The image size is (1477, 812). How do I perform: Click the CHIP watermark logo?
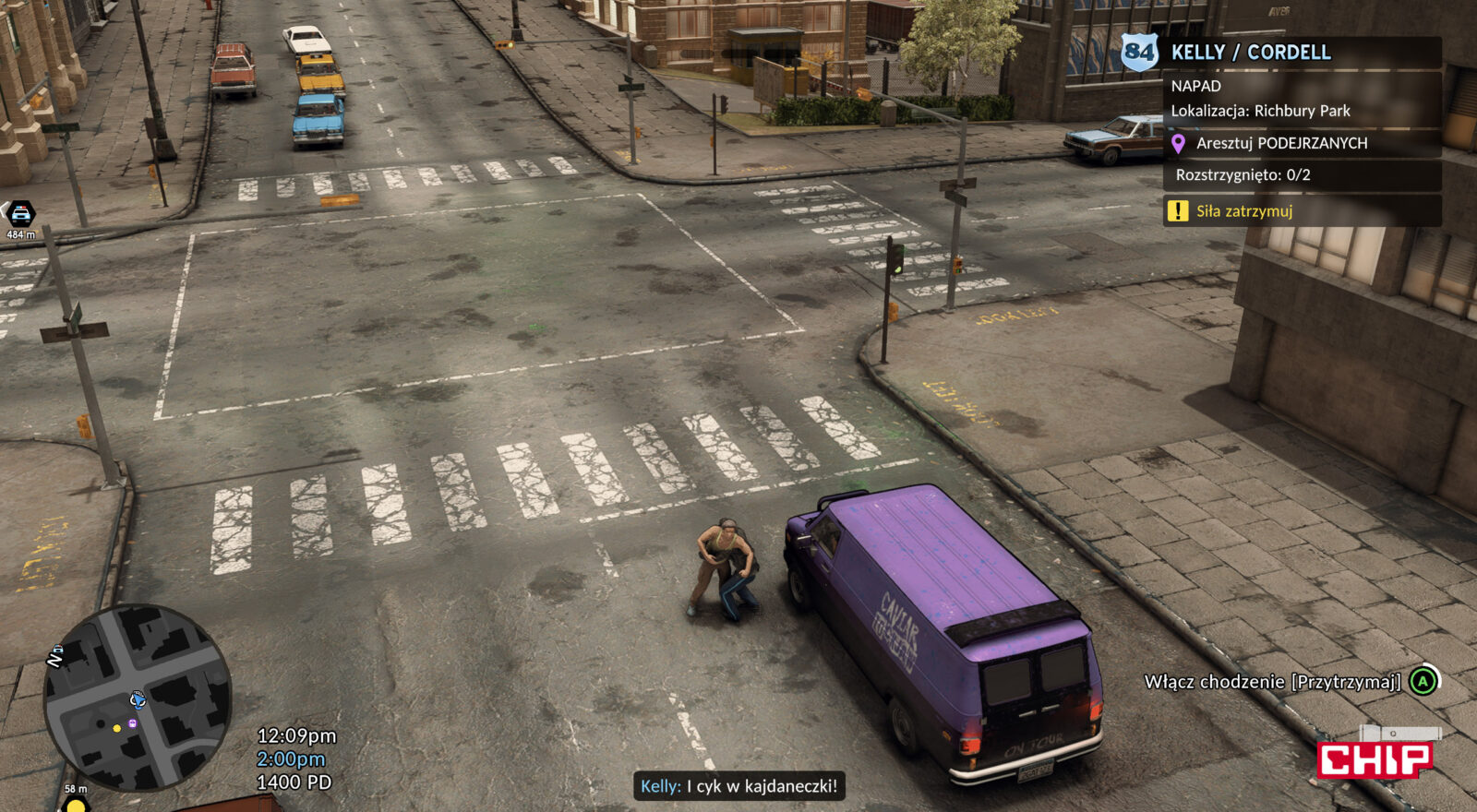pos(1375,758)
